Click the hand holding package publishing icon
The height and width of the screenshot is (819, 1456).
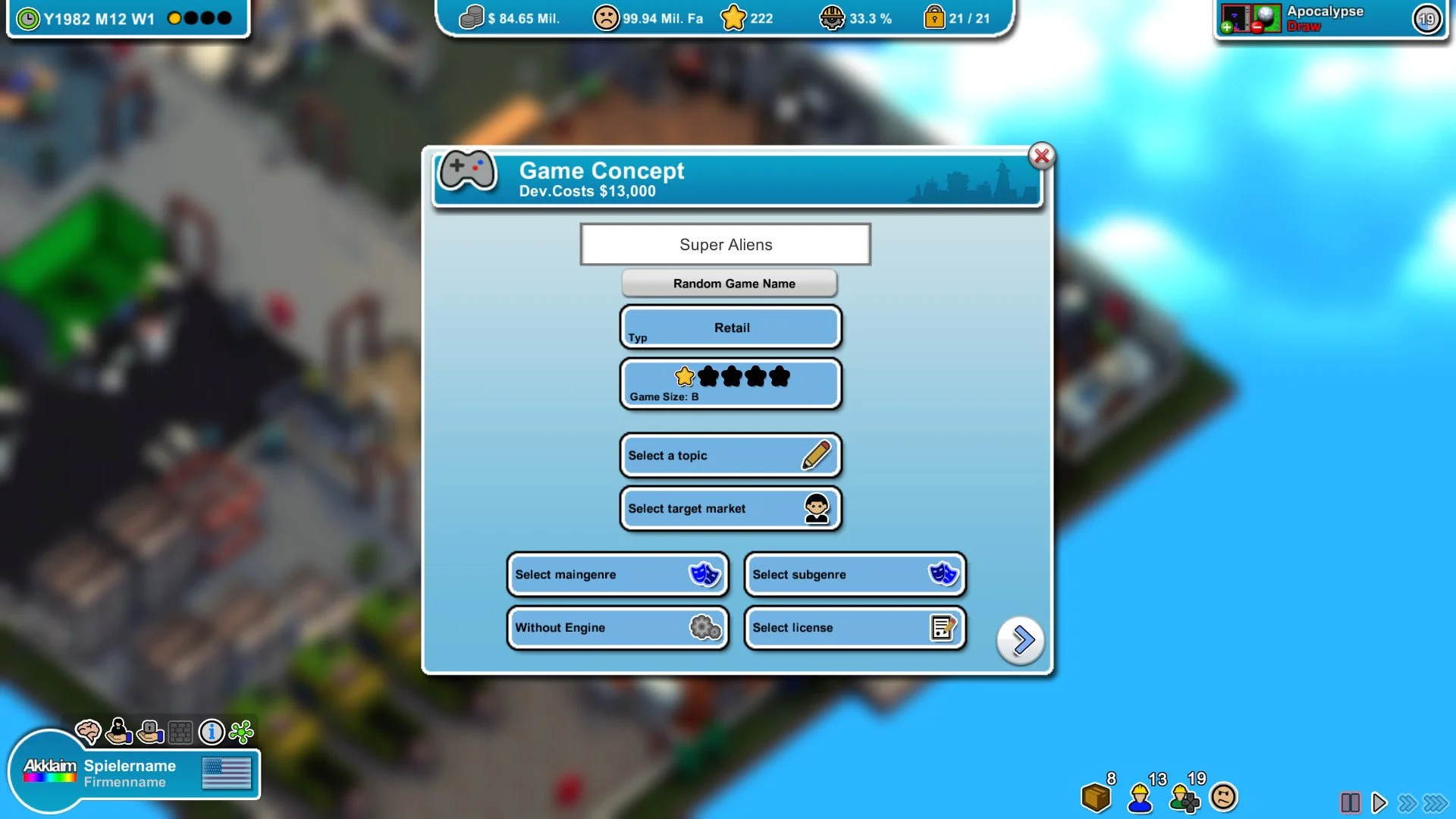coord(149,730)
